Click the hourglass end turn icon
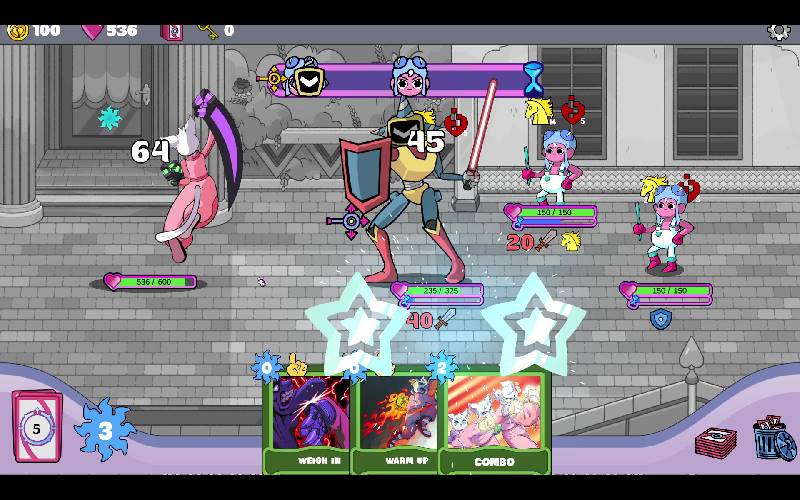 [x=534, y=79]
